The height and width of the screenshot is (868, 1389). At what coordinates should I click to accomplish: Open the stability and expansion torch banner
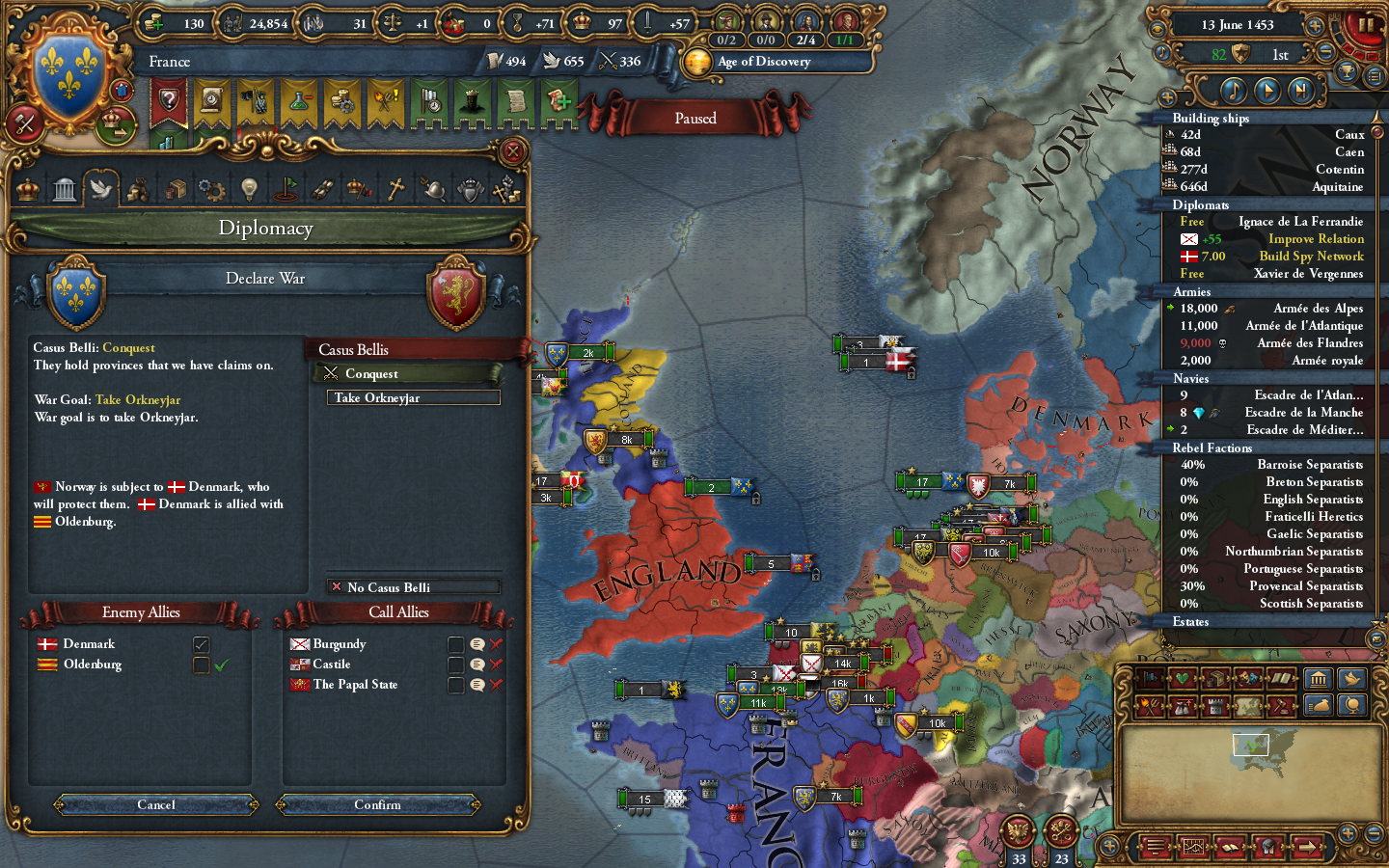click(x=382, y=101)
